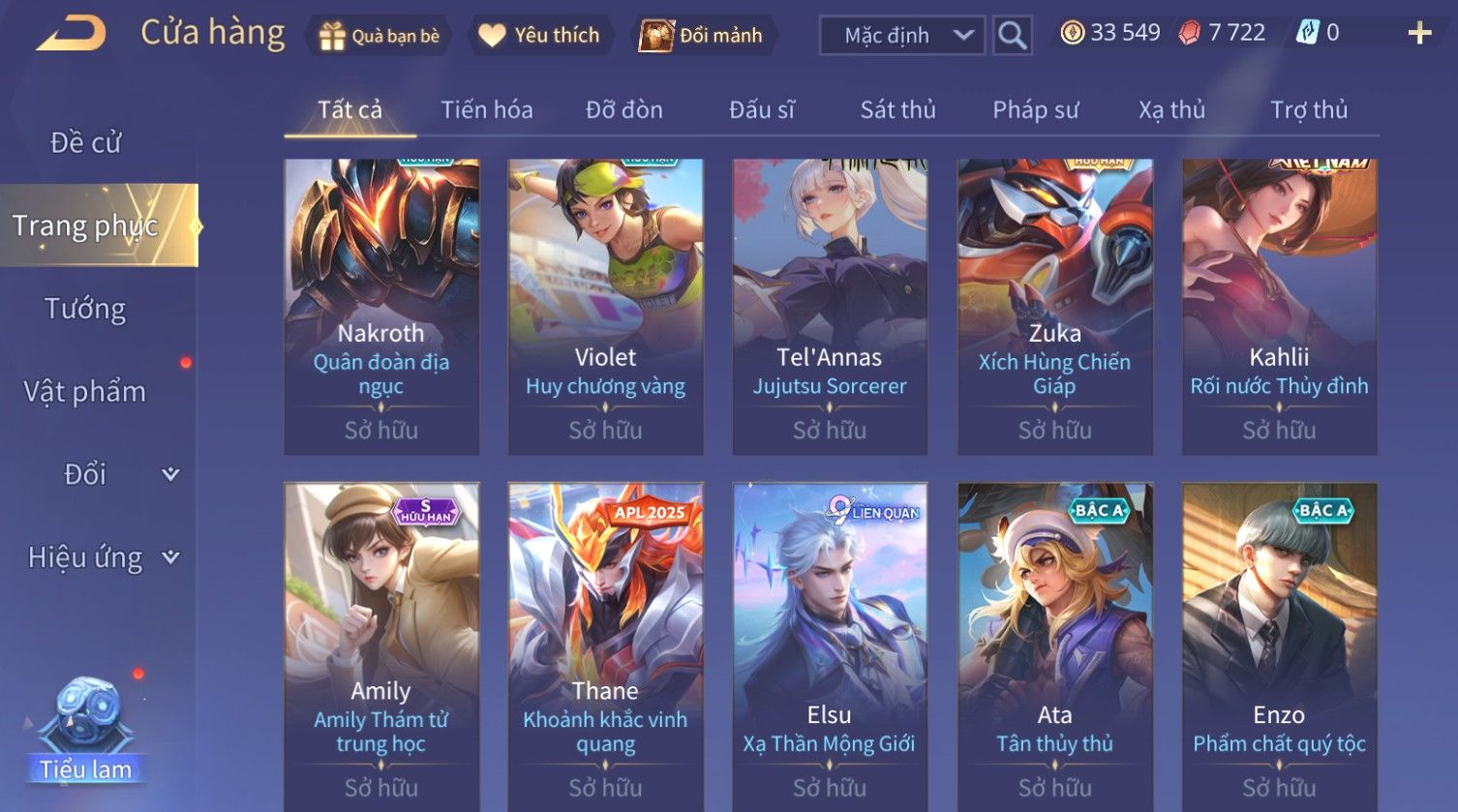This screenshot has width=1458, height=812.
Task: Select the Pháp sư category tab
Action: point(1035,109)
